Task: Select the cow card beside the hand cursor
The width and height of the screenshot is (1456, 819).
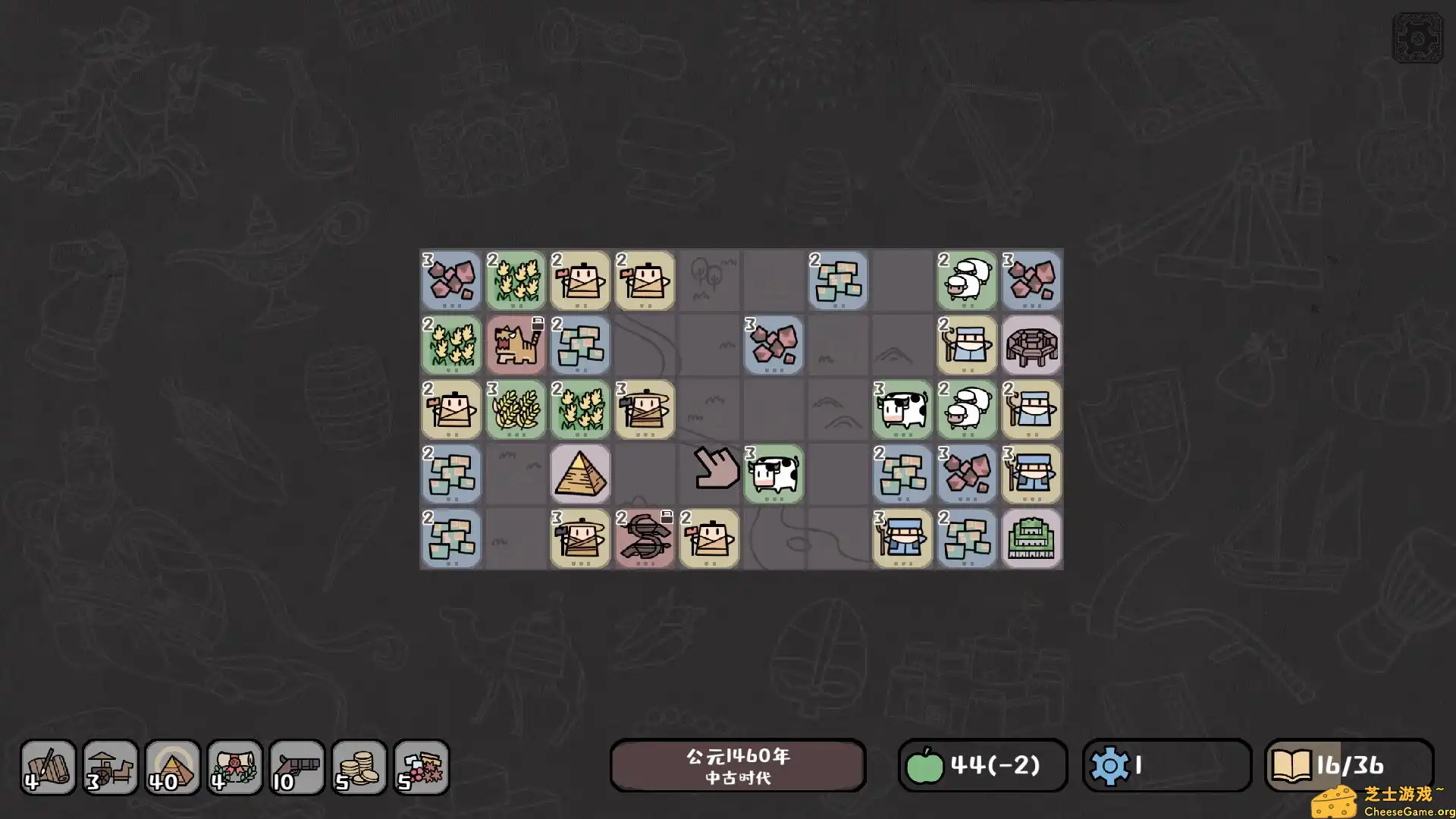Action: click(773, 474)
